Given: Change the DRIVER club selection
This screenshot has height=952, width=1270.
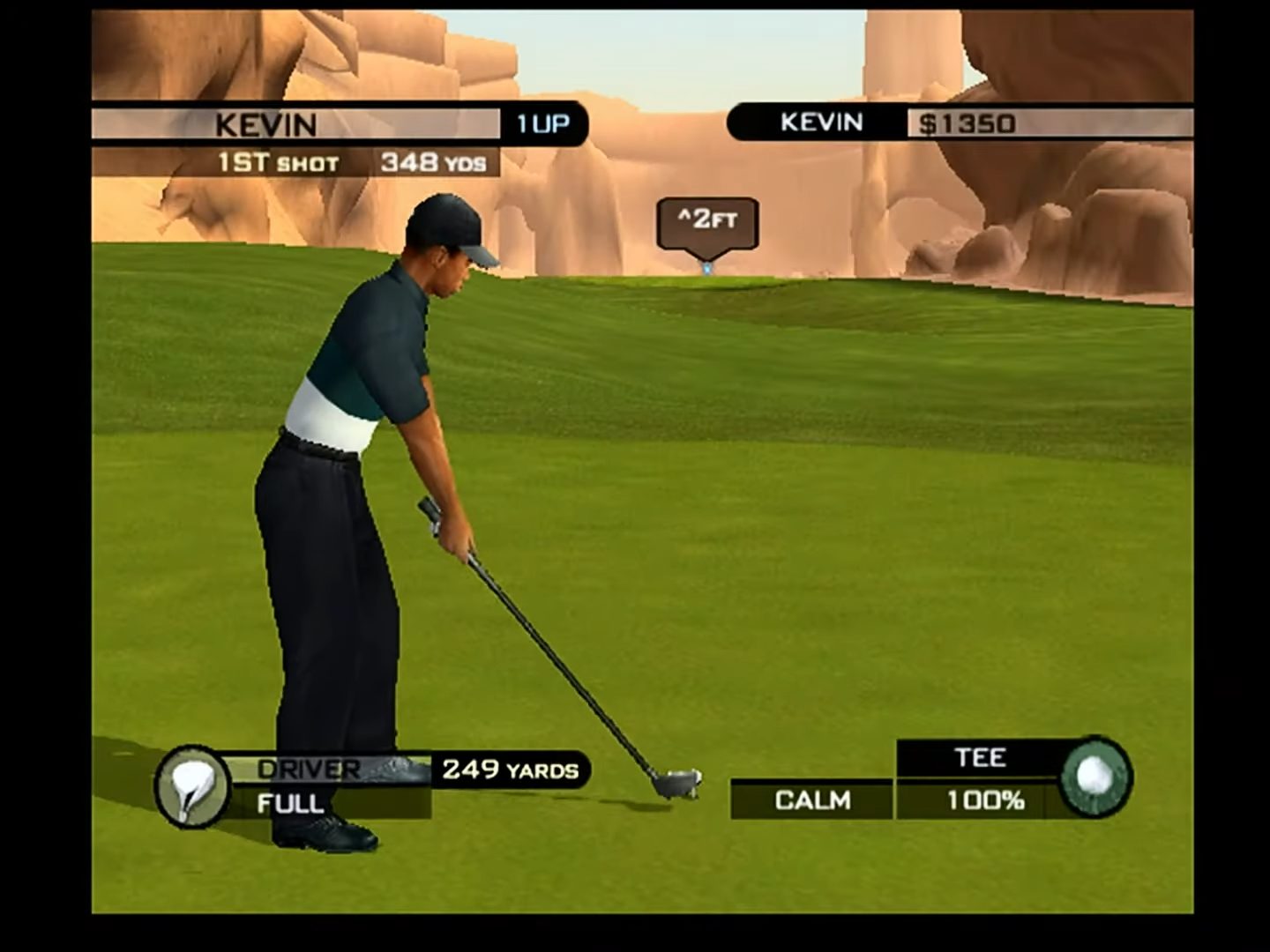Looking at the screenshot, I should pos(309,770).
